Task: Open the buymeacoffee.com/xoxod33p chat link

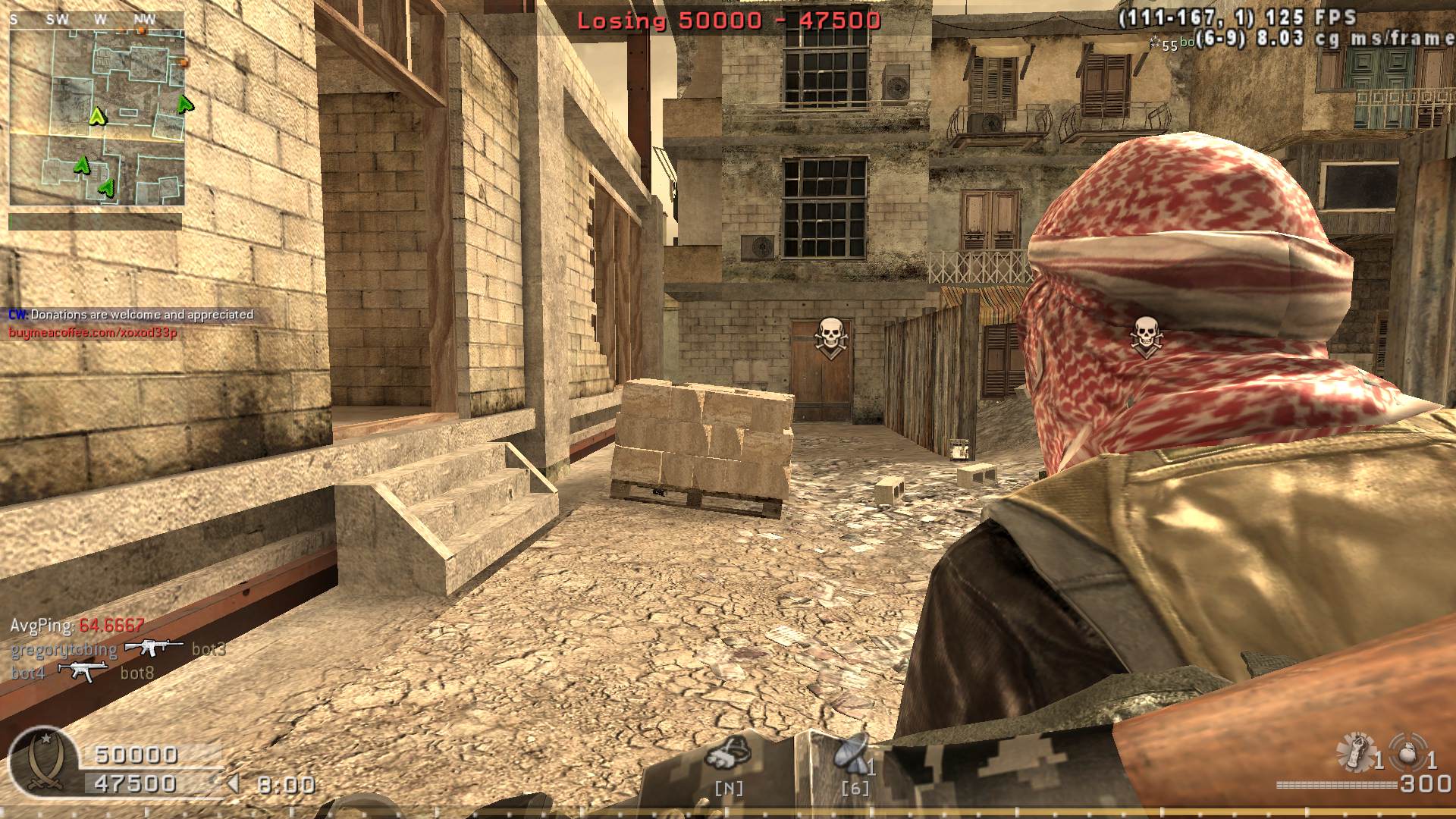Action: [93, 333]
